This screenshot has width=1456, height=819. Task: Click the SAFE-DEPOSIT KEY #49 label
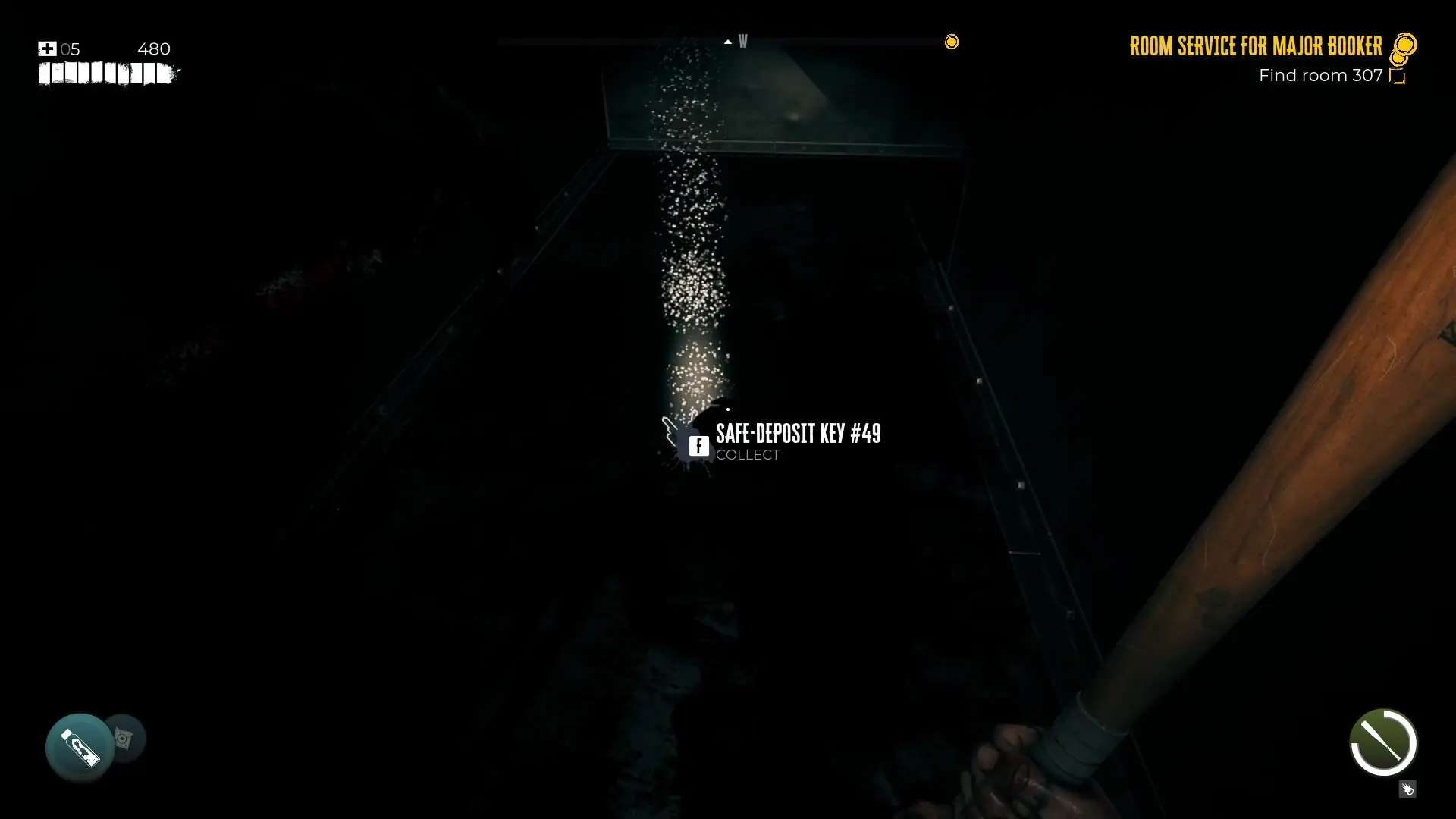tap(799, 434)
